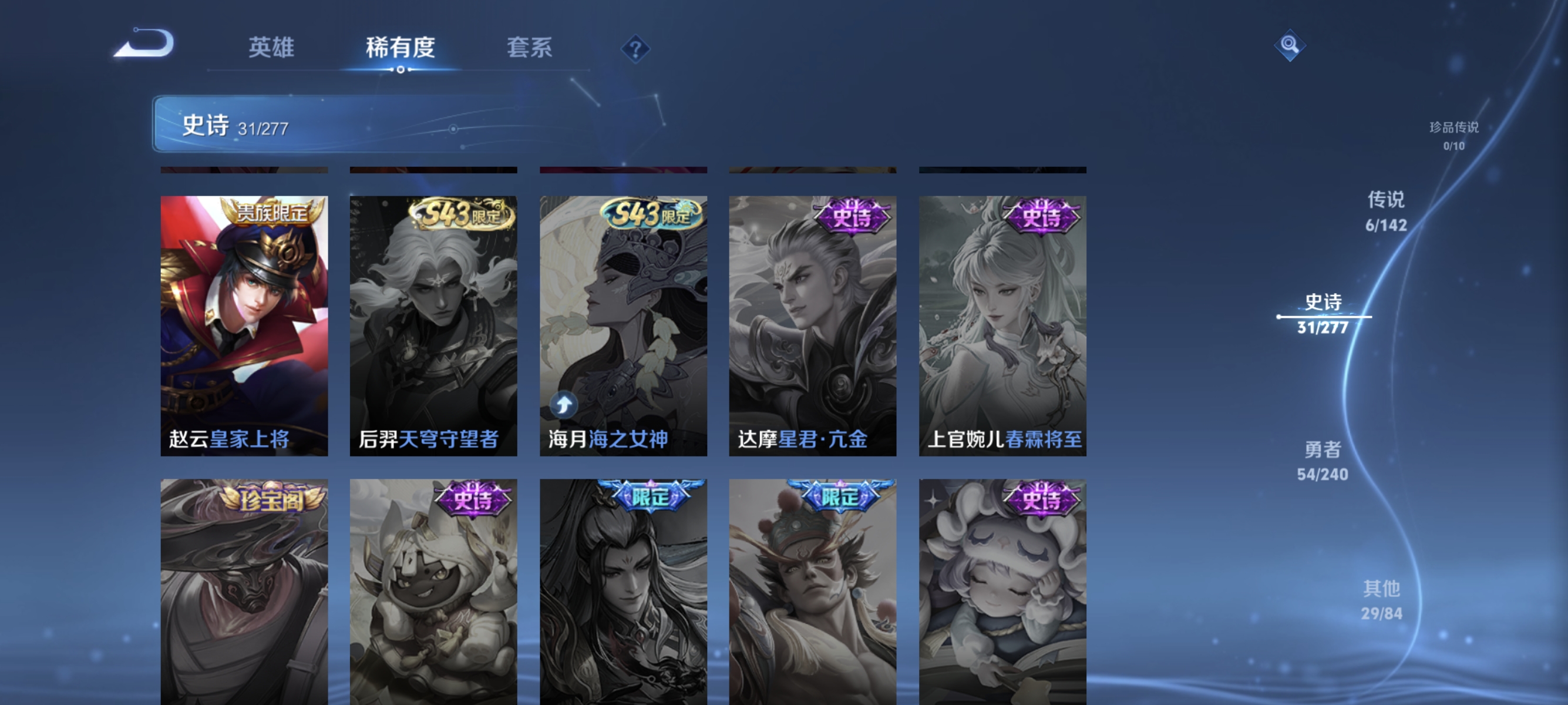Click the upgrade arrow on 海月 skin card
The image size is (1568, 705).
tap(563, 403)
